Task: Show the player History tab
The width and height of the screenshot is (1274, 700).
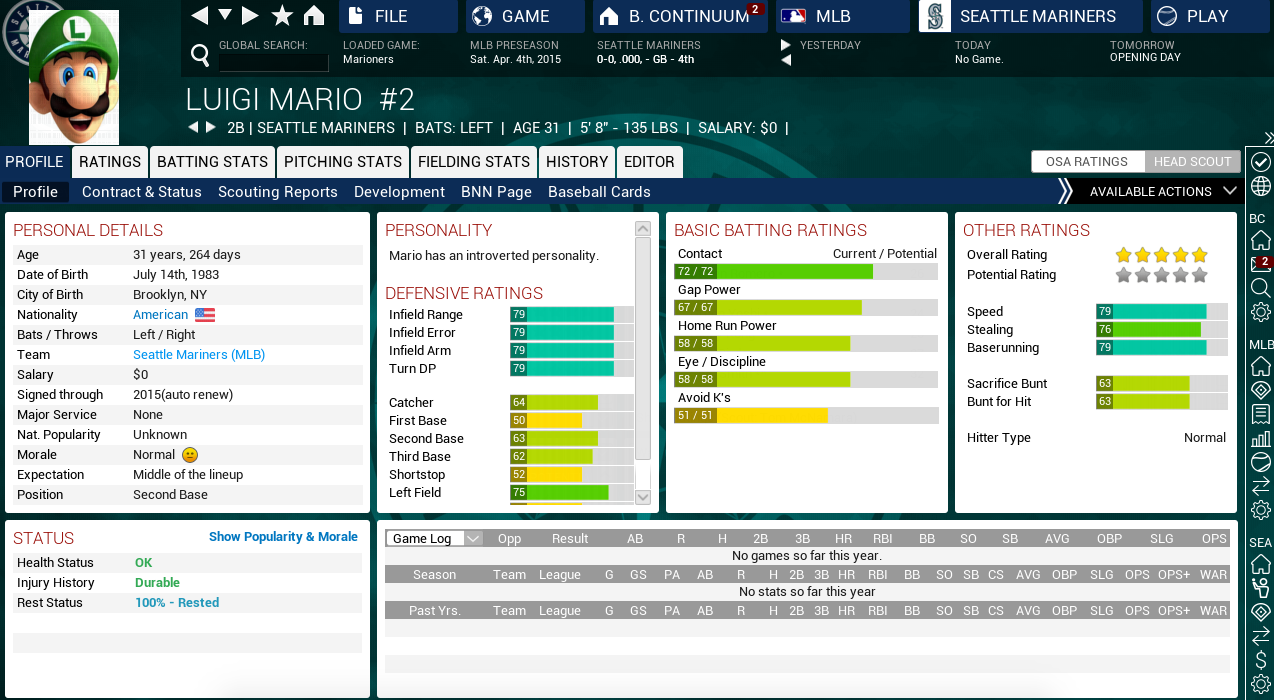Action: point(577,162)
